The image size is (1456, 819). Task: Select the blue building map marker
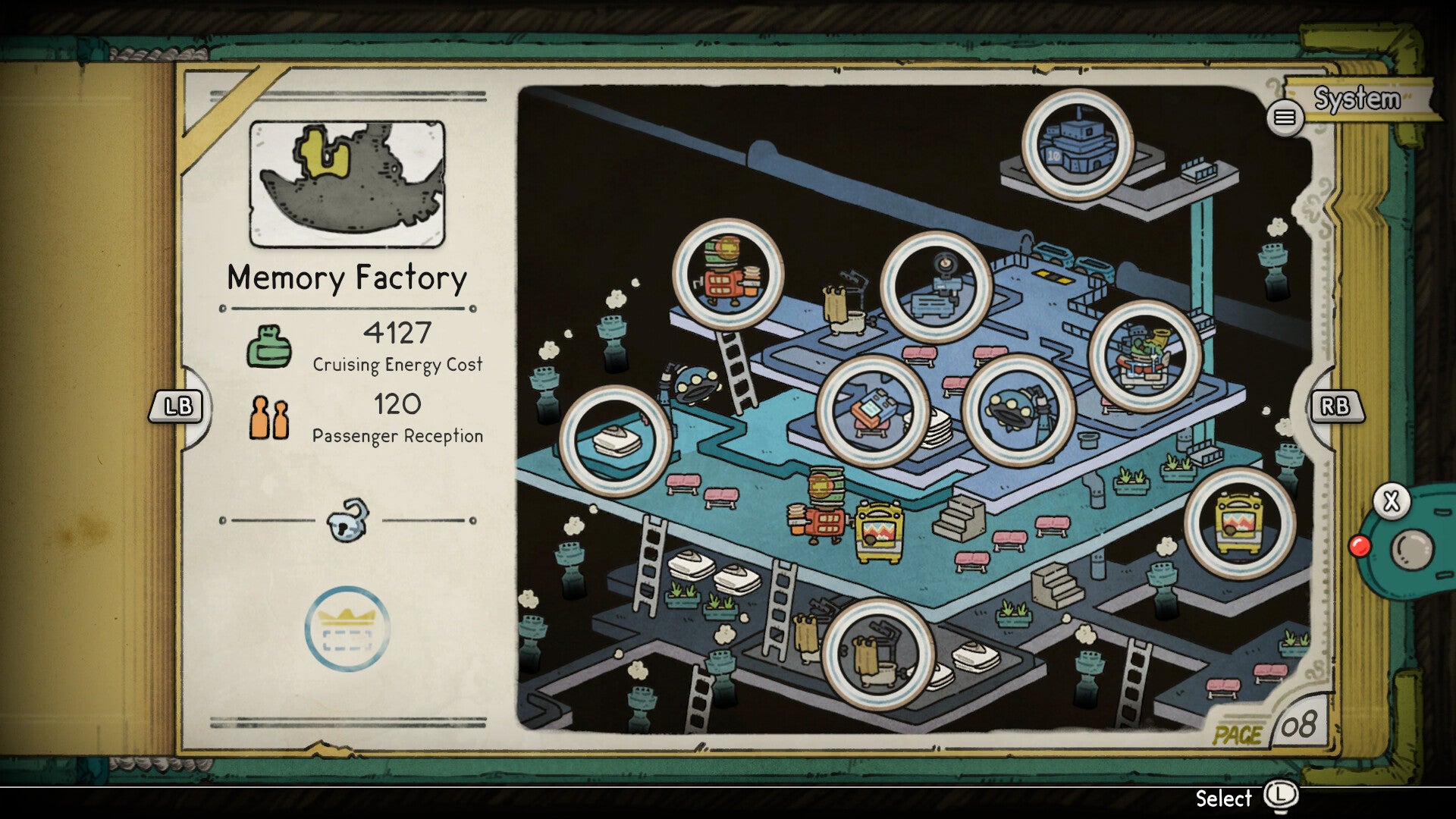click(x=1077, y=144)
